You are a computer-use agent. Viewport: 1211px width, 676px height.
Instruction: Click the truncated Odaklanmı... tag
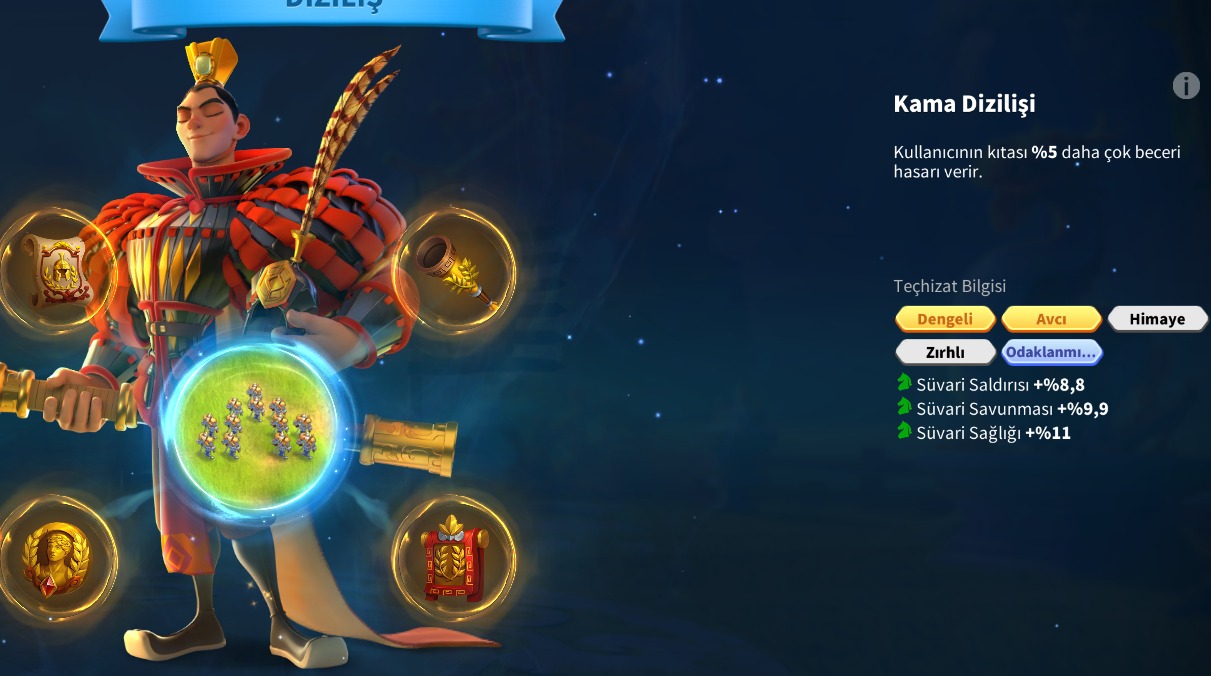1051,352
